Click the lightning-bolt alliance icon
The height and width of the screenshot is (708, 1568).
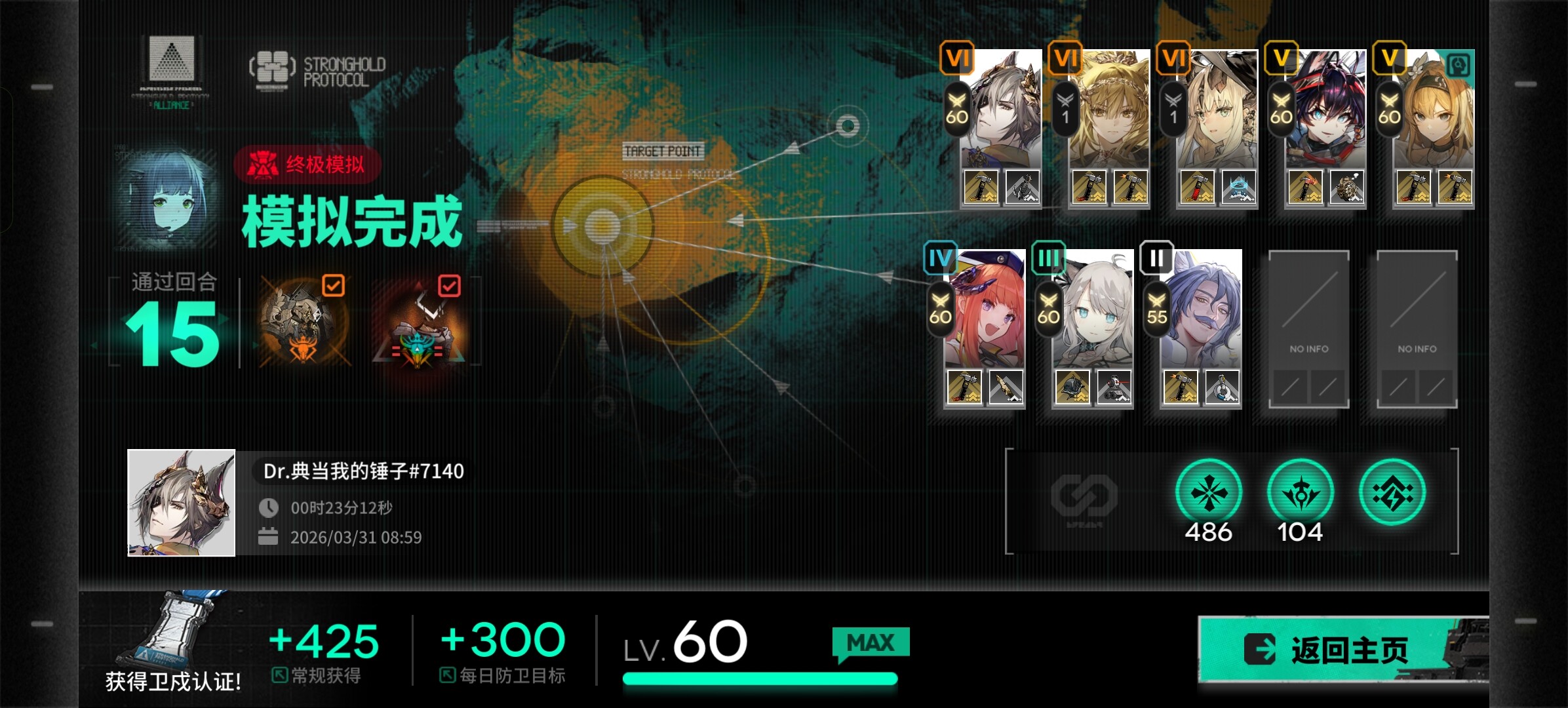coord(1392,494)
